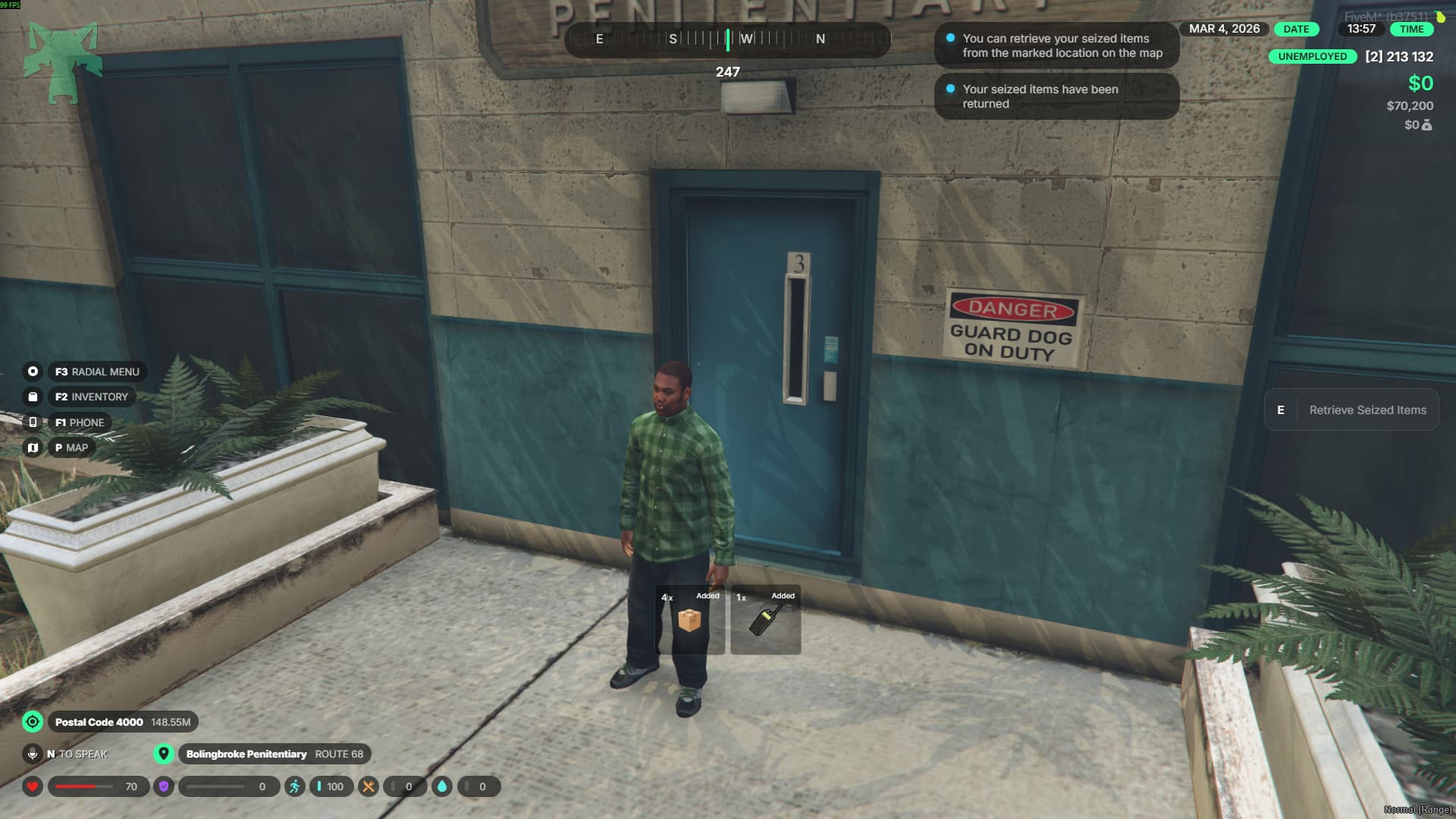Open the Map shortcut entry
Image resolution: width=1456 pixels, height=819 pixels.
coord(71,447)
